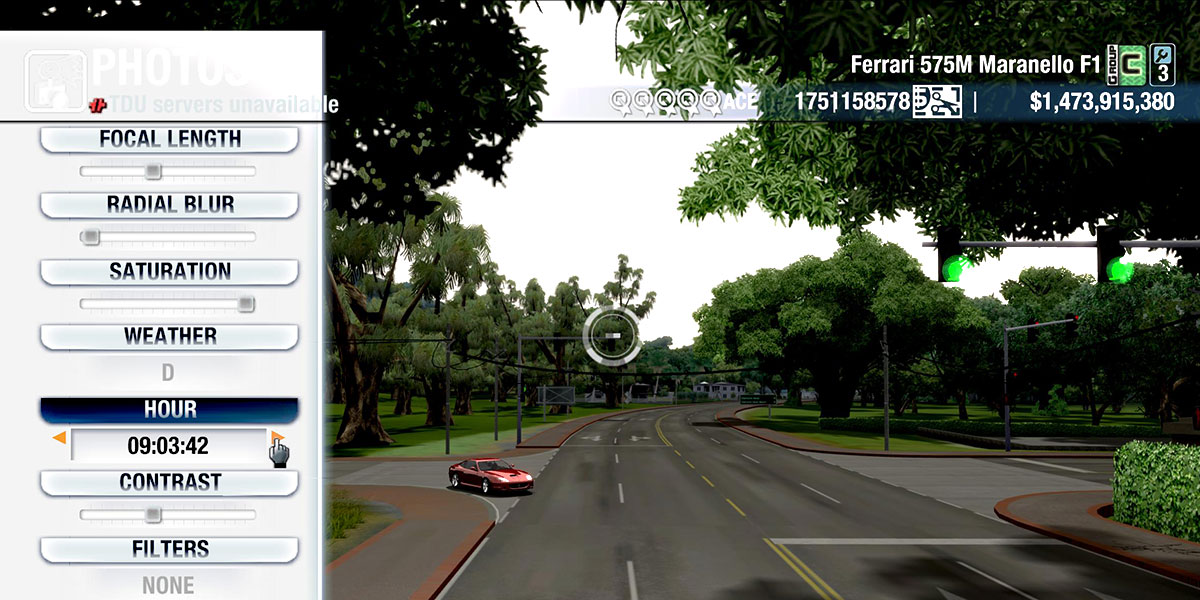This screenshot has width=1200, height=600.
Task: Click the Contrast slider handle
Action: click(x=152, y=514)
